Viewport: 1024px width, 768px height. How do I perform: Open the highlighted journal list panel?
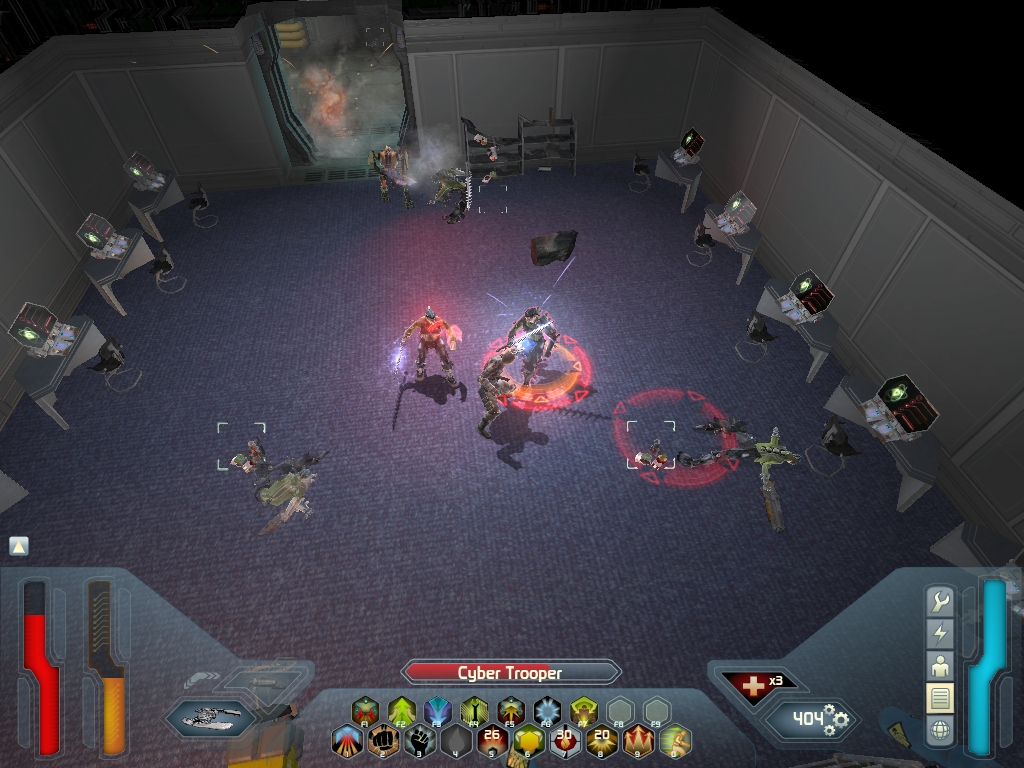point(940,697)
